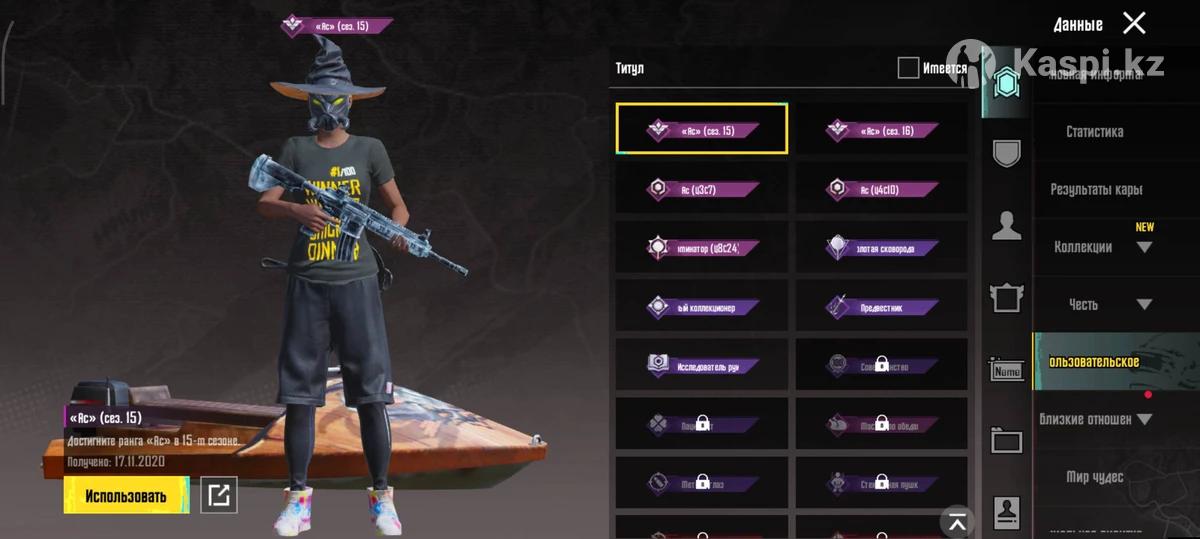
Task: Open the Результаты кары section
Action: [x=1096, y=190]
